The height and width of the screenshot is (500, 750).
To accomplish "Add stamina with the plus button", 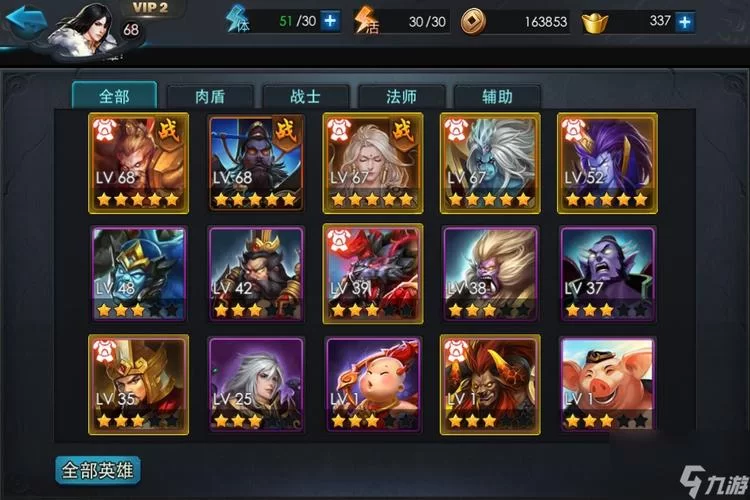I will [329, 21].
